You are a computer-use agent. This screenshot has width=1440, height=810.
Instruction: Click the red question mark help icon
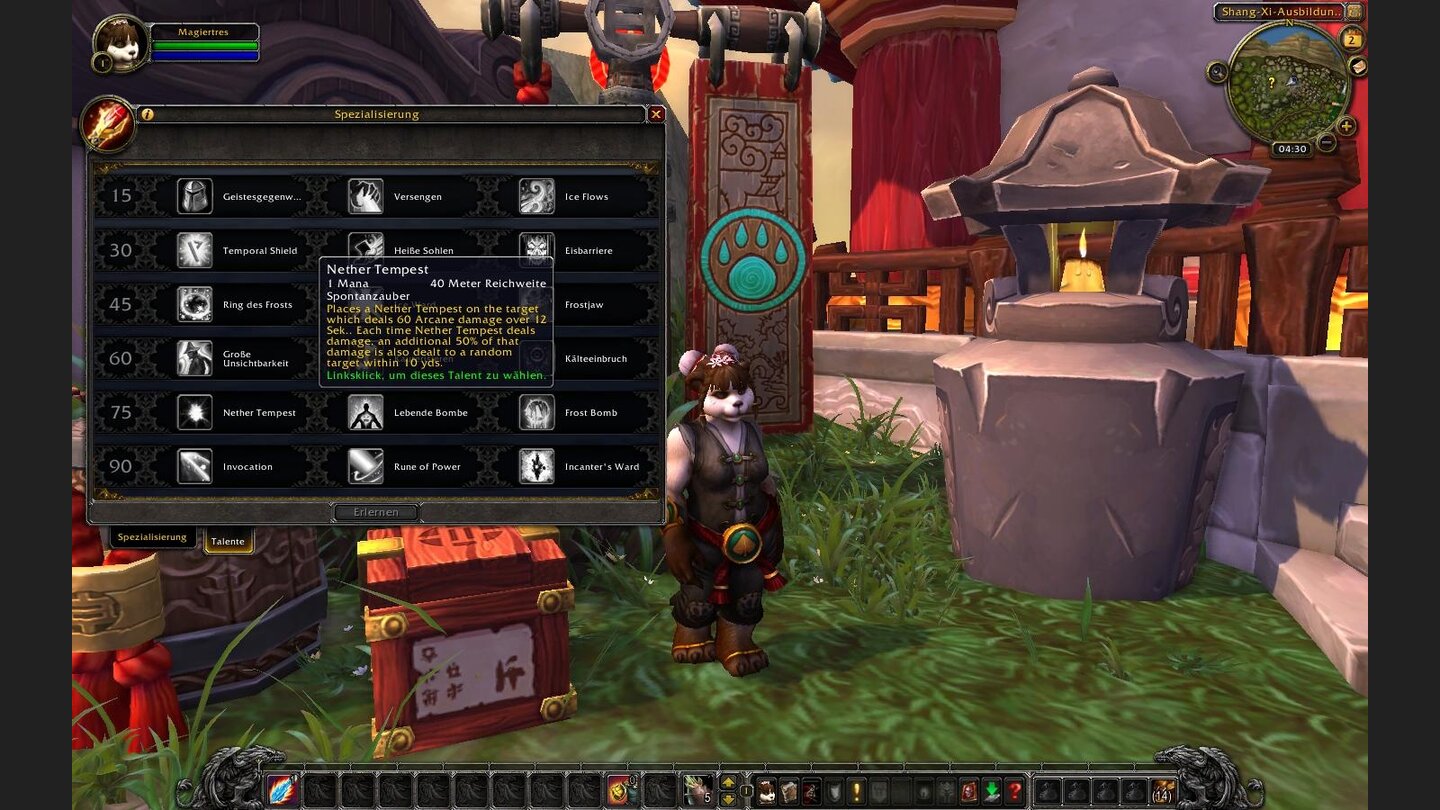click(1016, 792)
